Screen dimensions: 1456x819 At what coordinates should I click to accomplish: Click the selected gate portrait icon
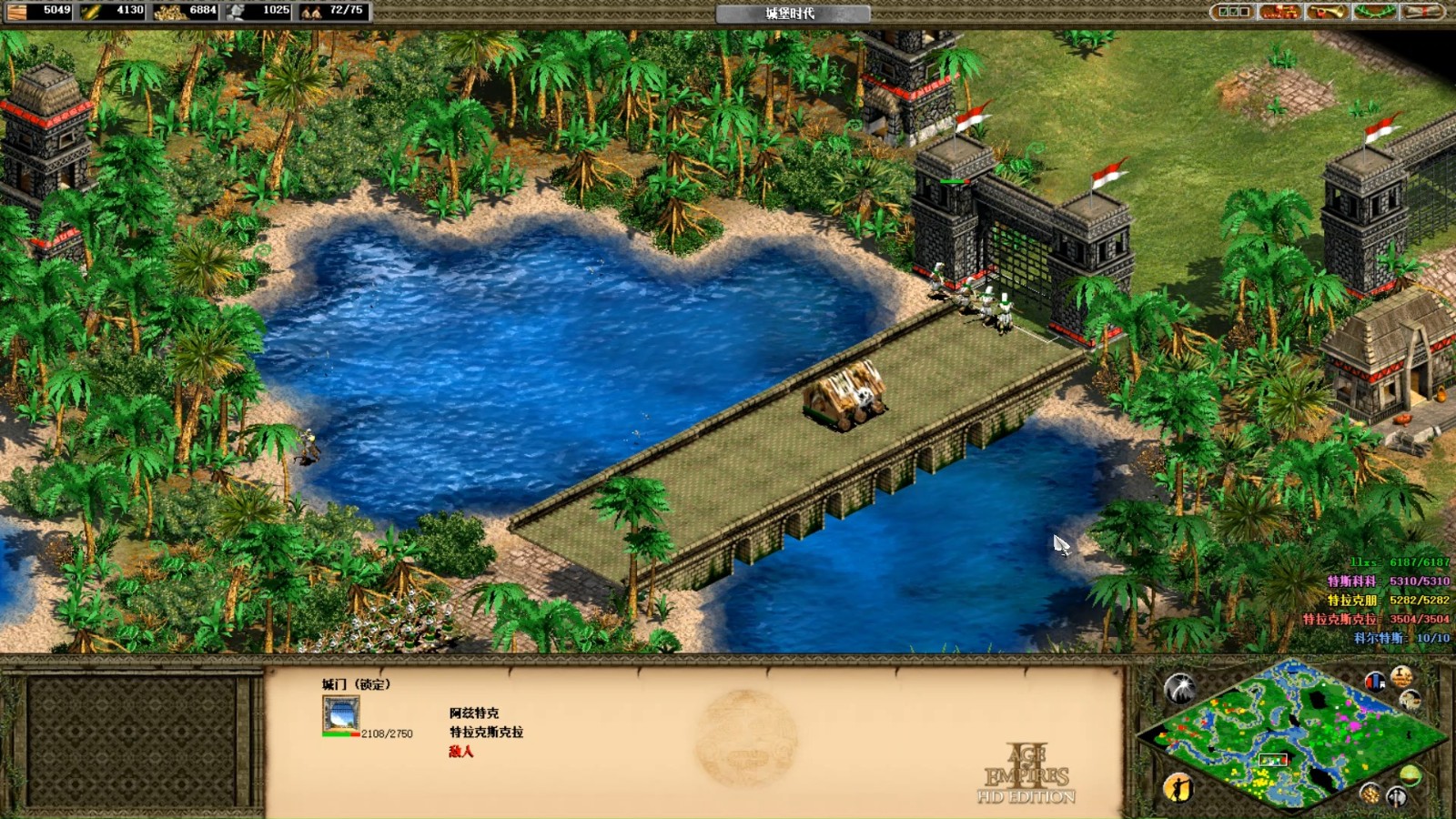(x=340, y=714)
